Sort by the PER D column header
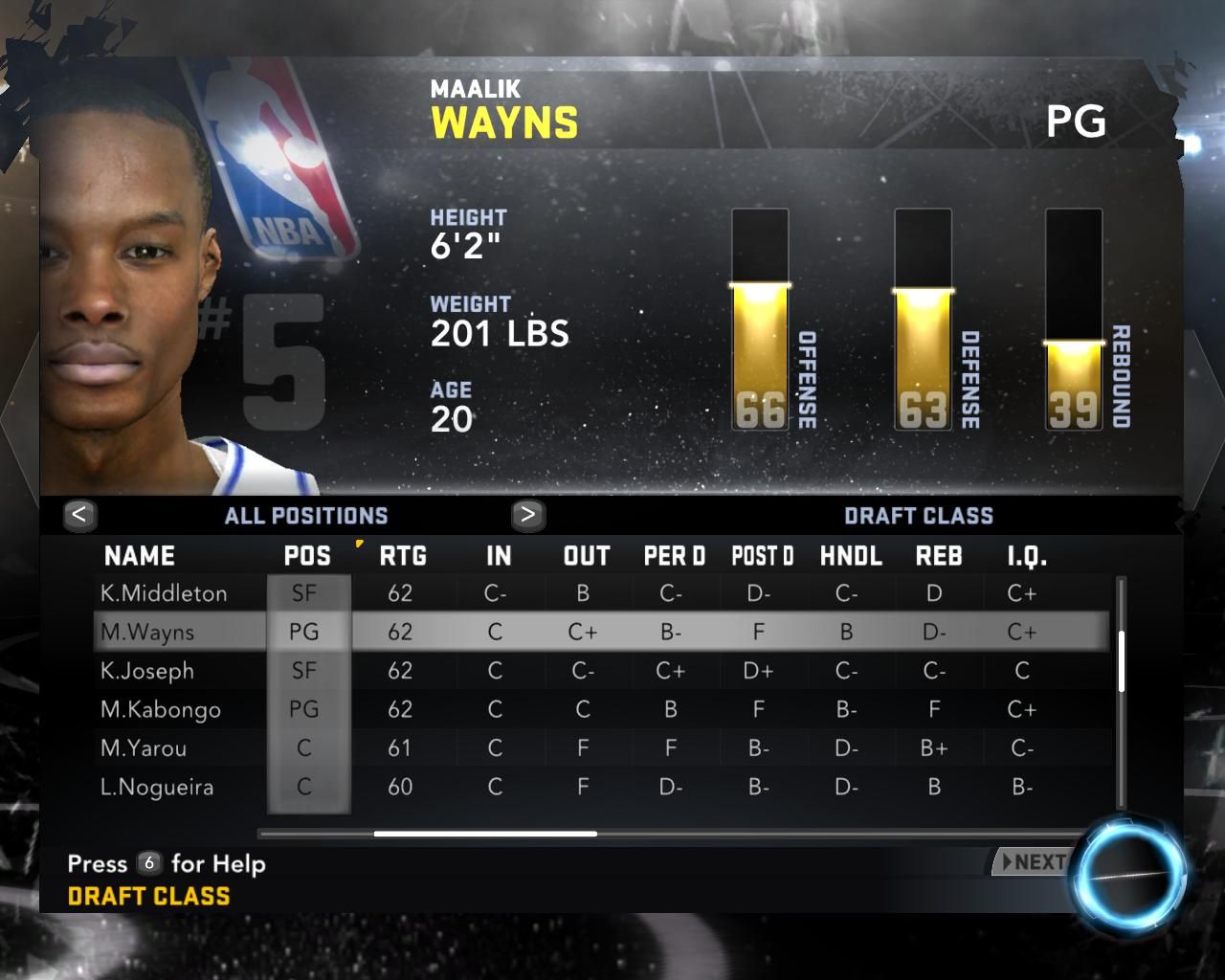 [x=675, y=556]
